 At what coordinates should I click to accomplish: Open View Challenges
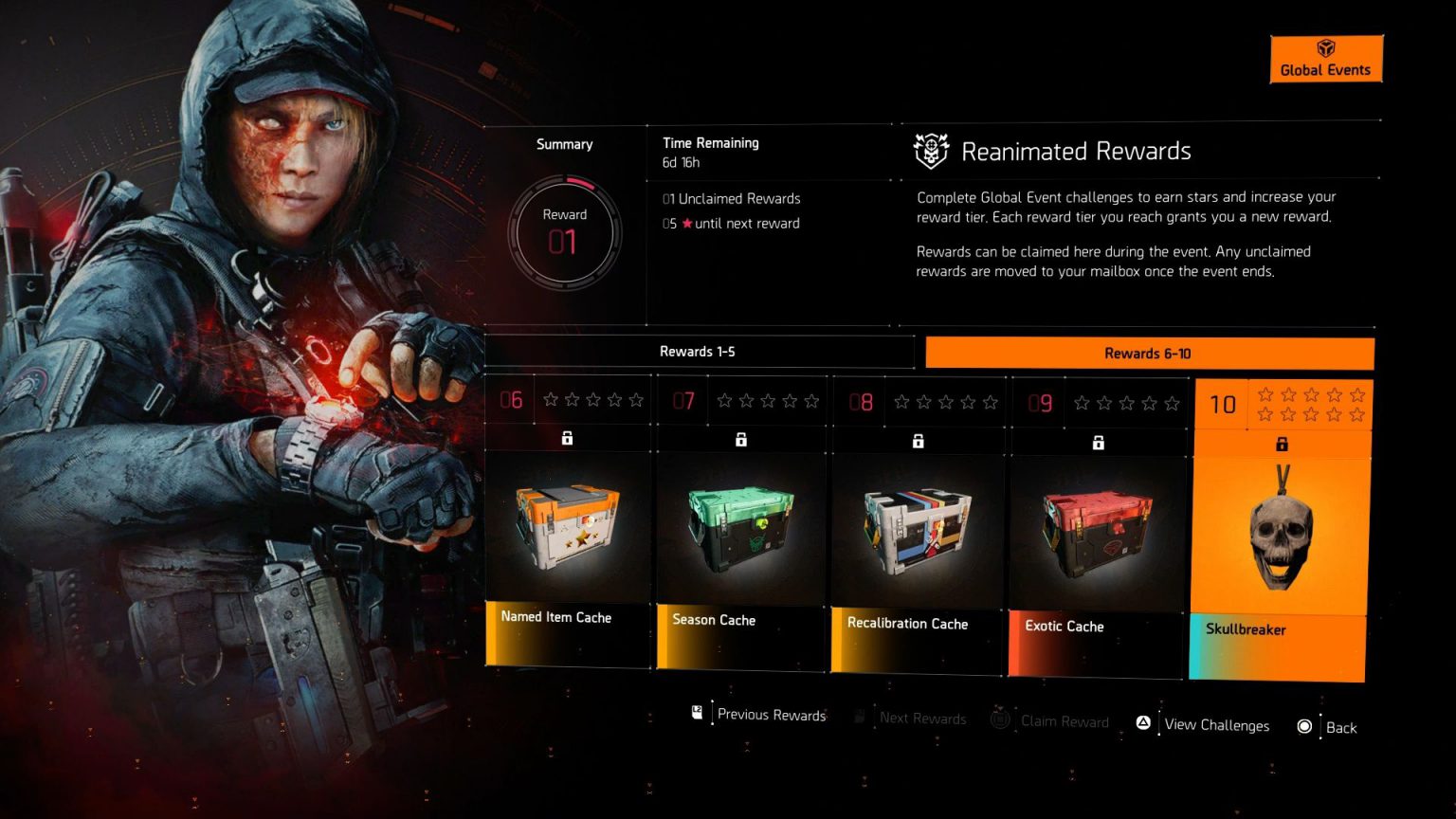pos(1216,724)
